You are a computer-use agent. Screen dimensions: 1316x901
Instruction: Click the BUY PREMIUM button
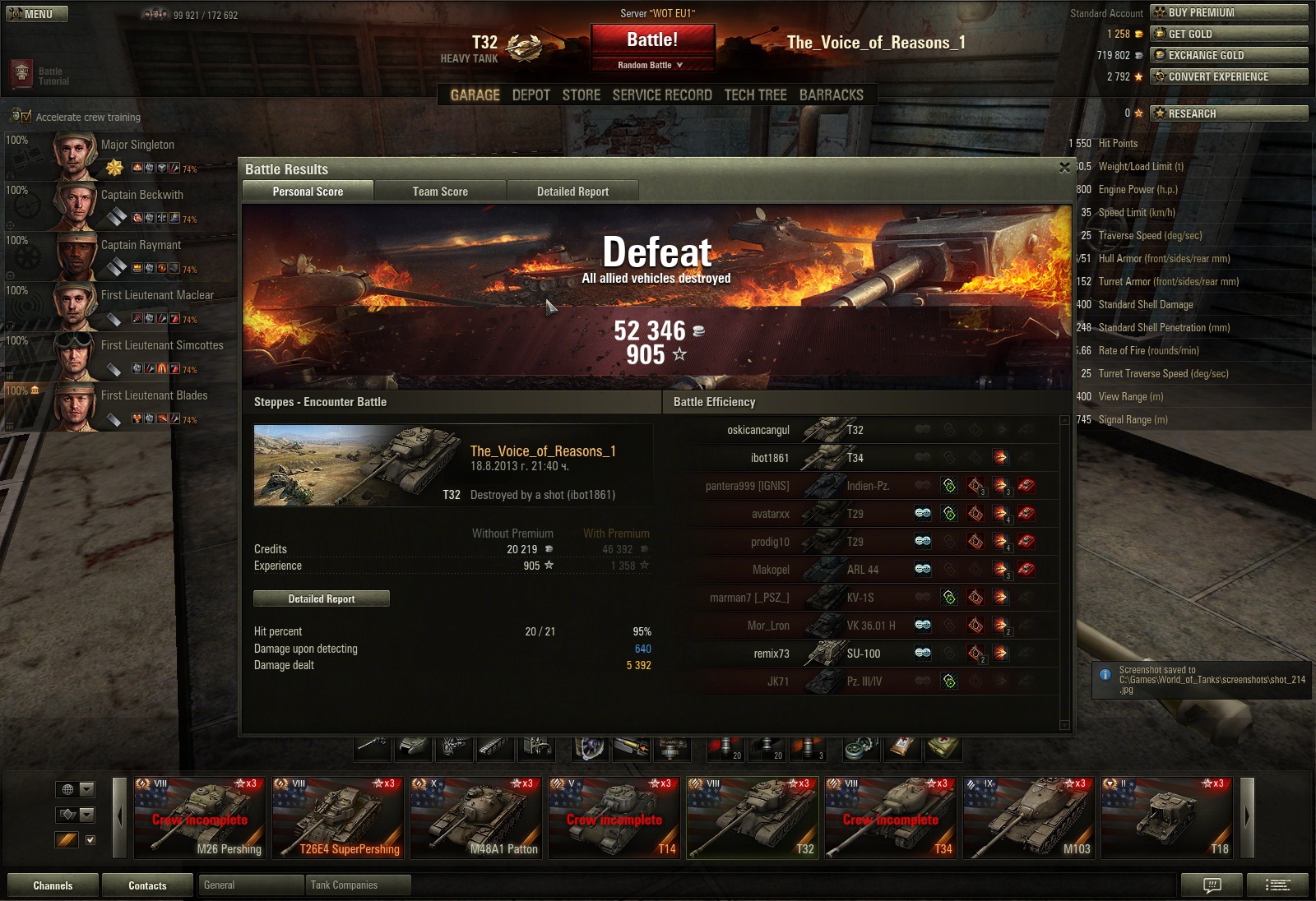[1229, 12]
